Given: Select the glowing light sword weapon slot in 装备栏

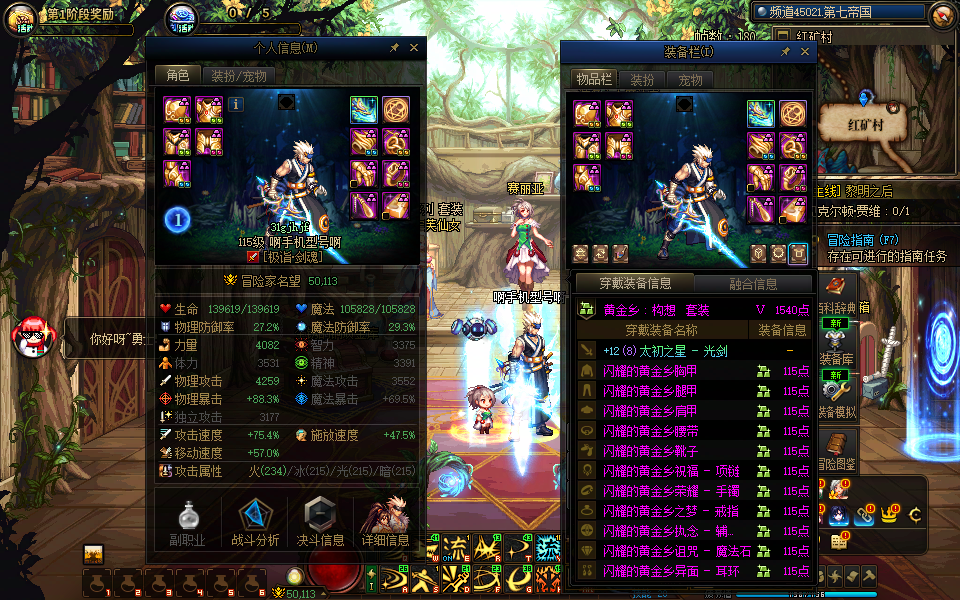Looking at the screenshot, I should (762, 113).
